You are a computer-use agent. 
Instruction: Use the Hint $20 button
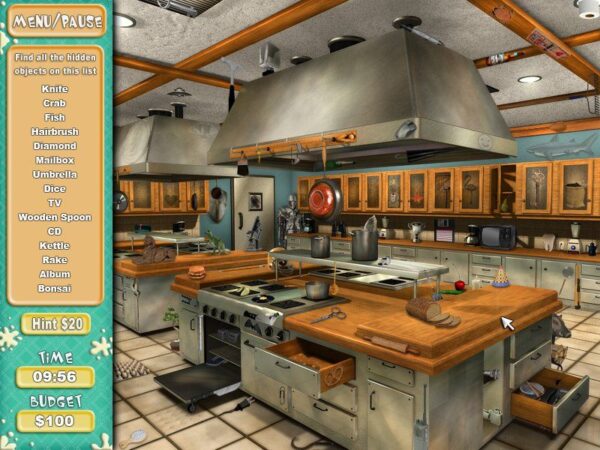pos(55,324)
